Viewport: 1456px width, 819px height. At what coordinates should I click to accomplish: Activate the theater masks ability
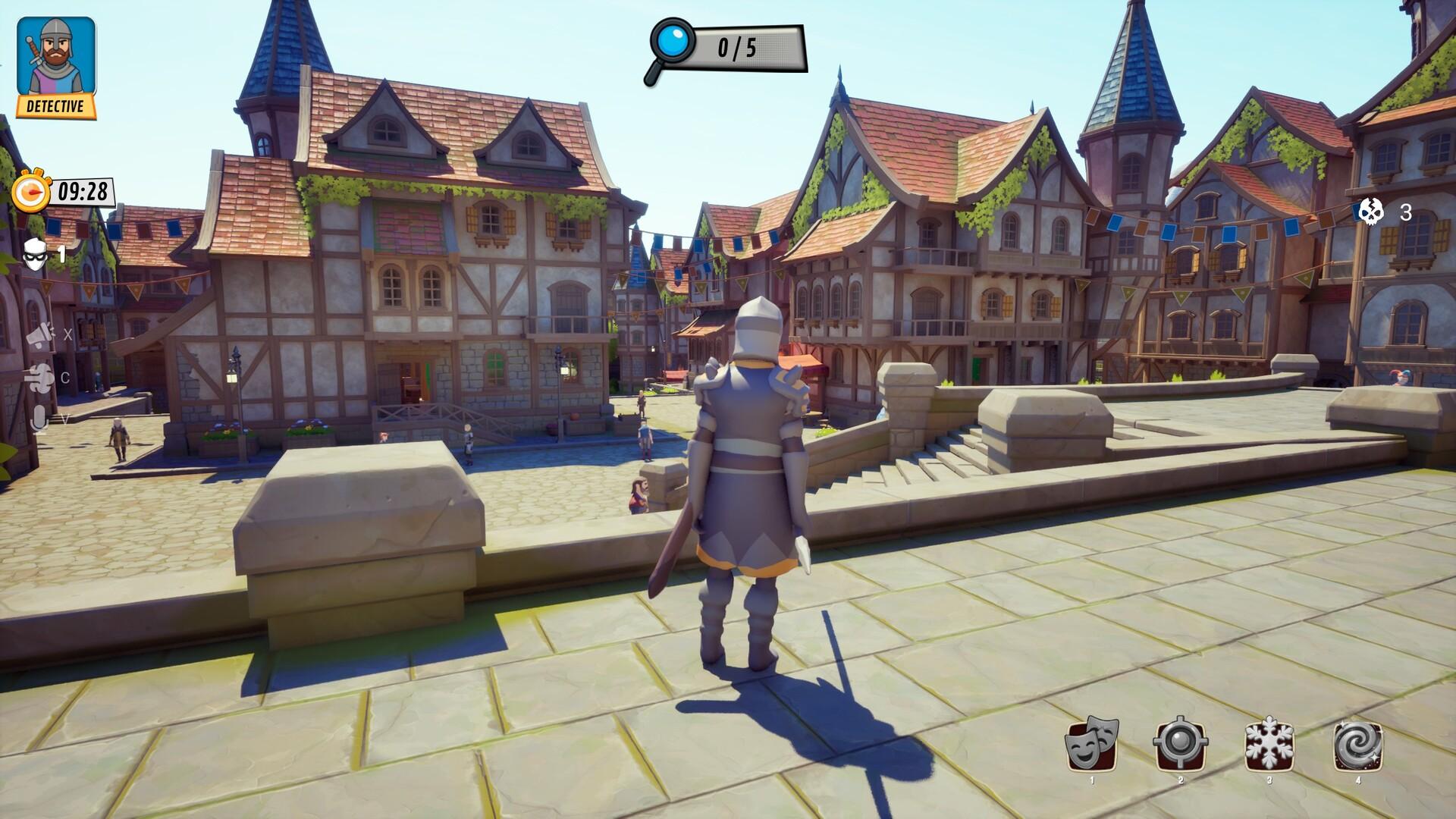[1093, 745]
